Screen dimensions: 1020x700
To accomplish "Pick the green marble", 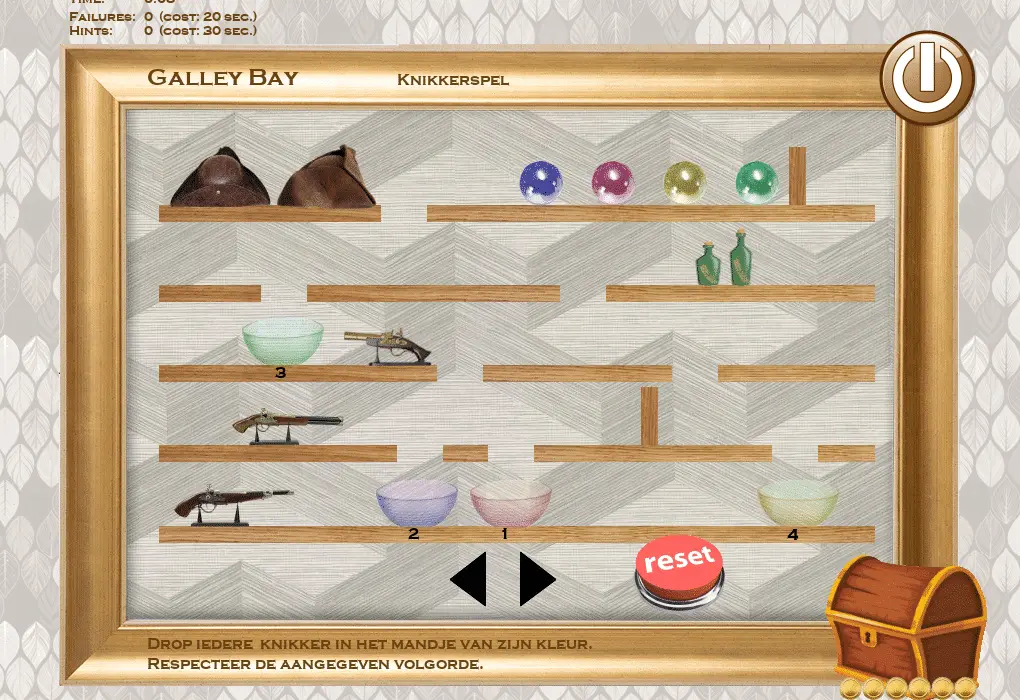I will click(757, 183).
